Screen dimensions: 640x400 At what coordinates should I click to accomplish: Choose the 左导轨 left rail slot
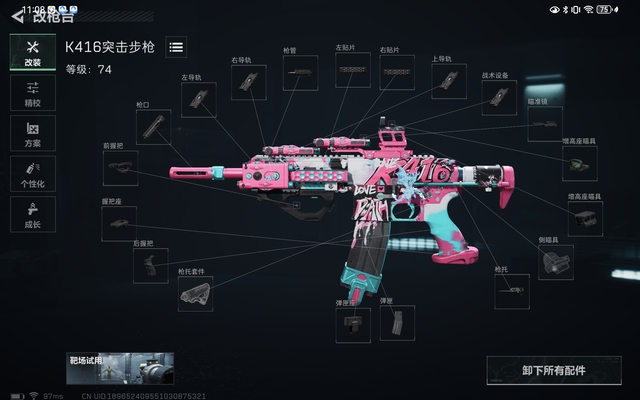(198, 99)
